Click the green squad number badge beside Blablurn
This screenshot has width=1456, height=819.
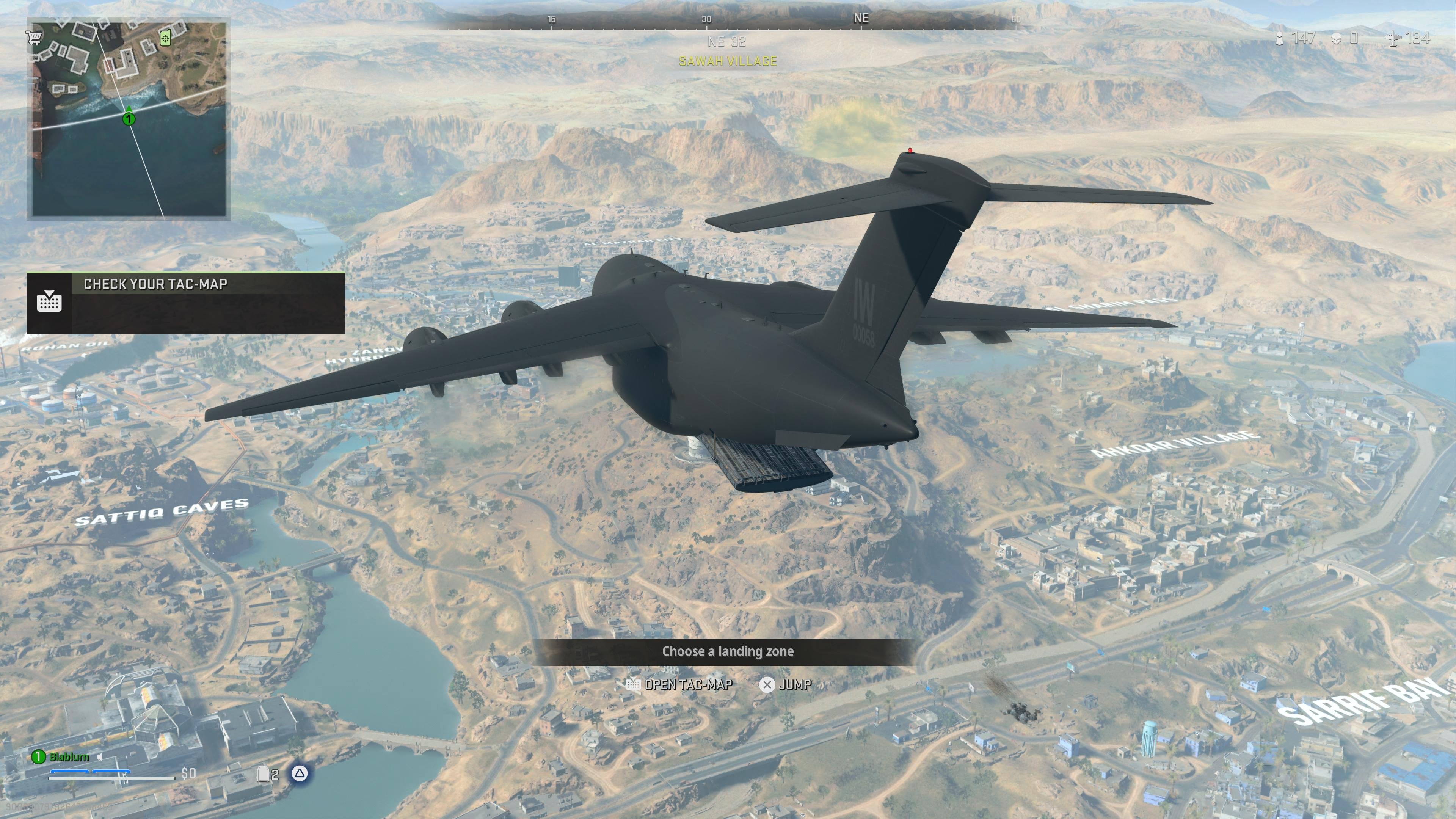point(38,758)
